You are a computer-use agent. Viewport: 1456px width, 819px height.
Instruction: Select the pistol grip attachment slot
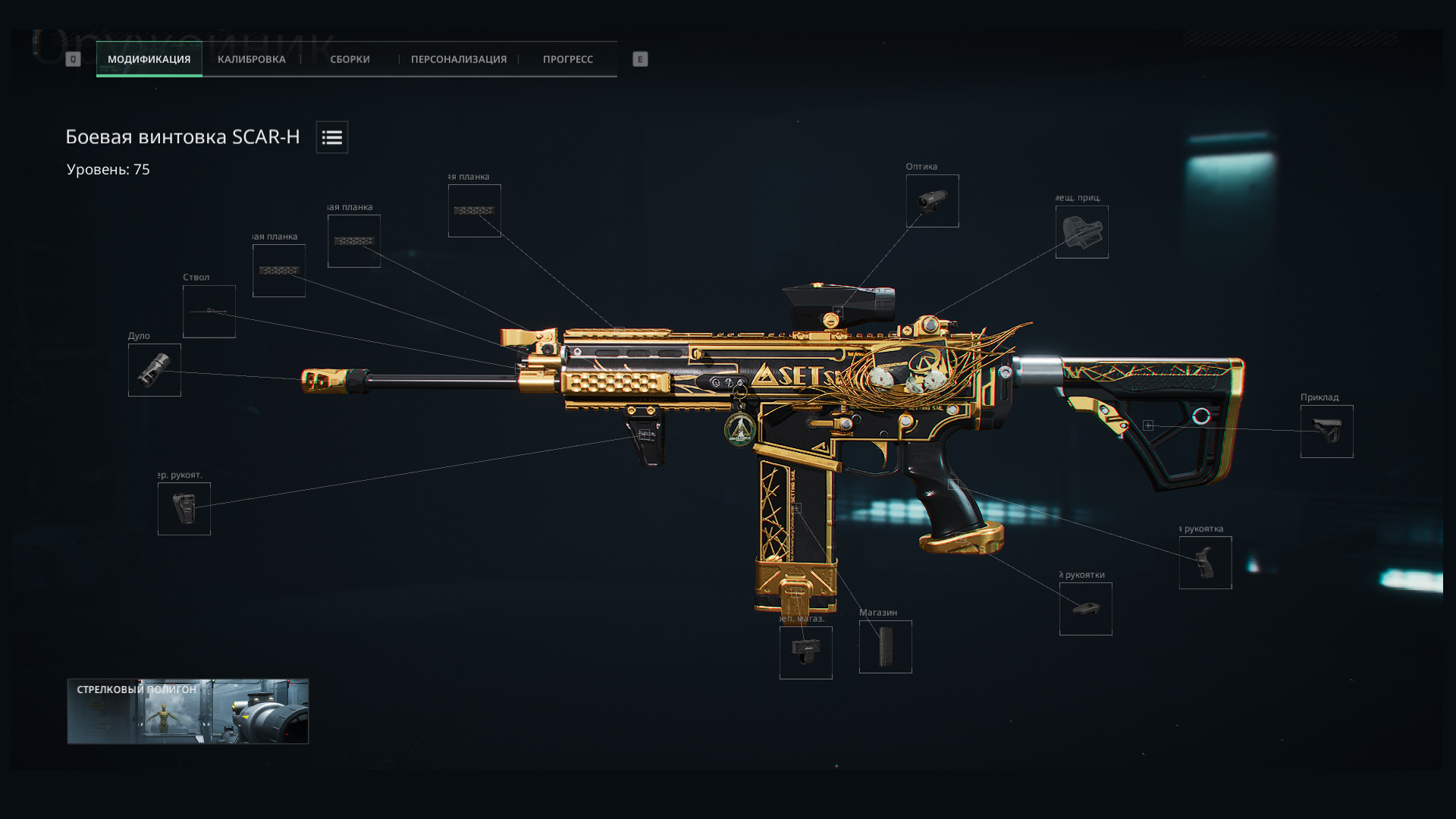point(1205,563)
